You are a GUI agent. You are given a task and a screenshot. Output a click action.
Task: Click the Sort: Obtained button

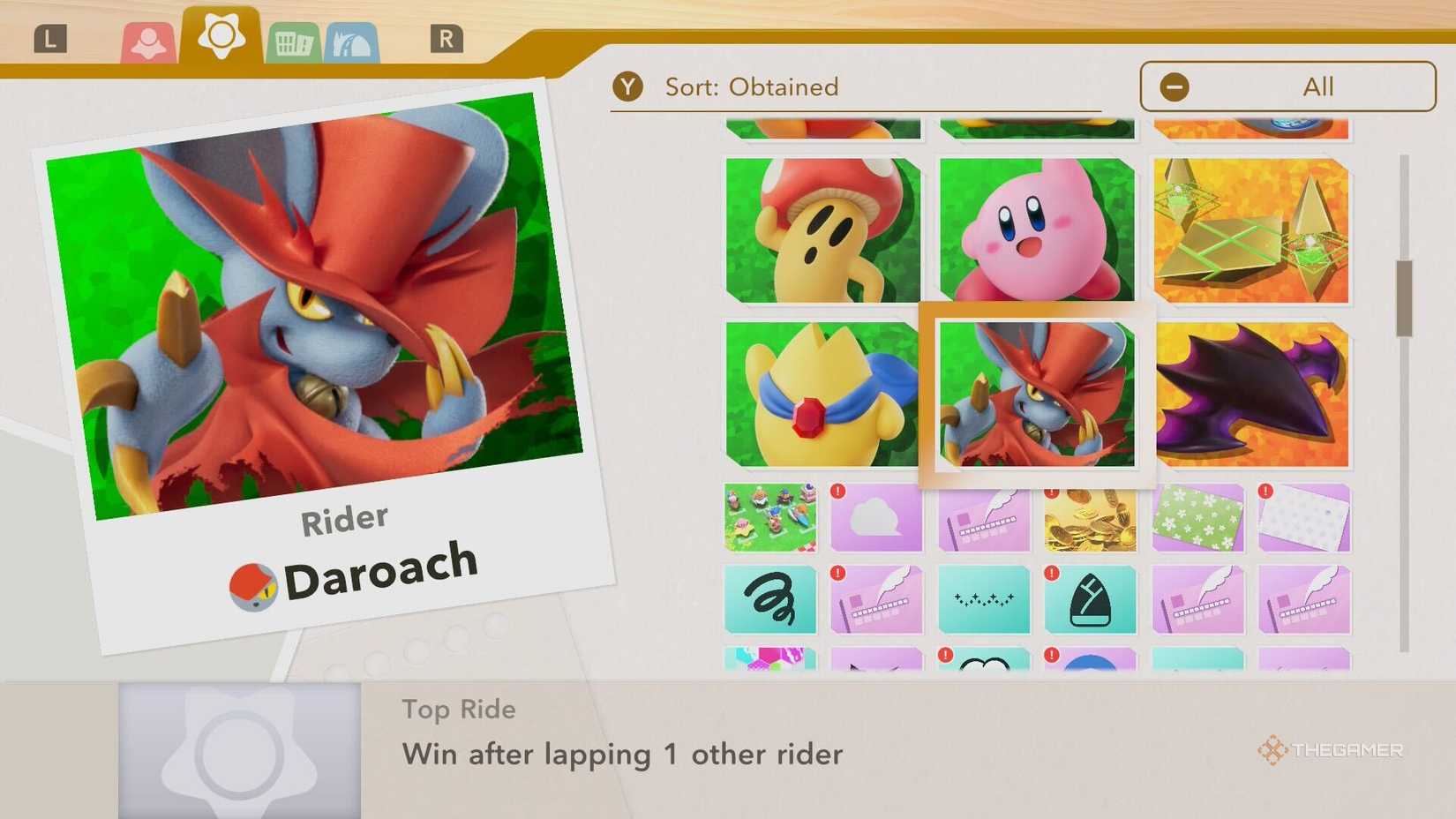[750, 86]
